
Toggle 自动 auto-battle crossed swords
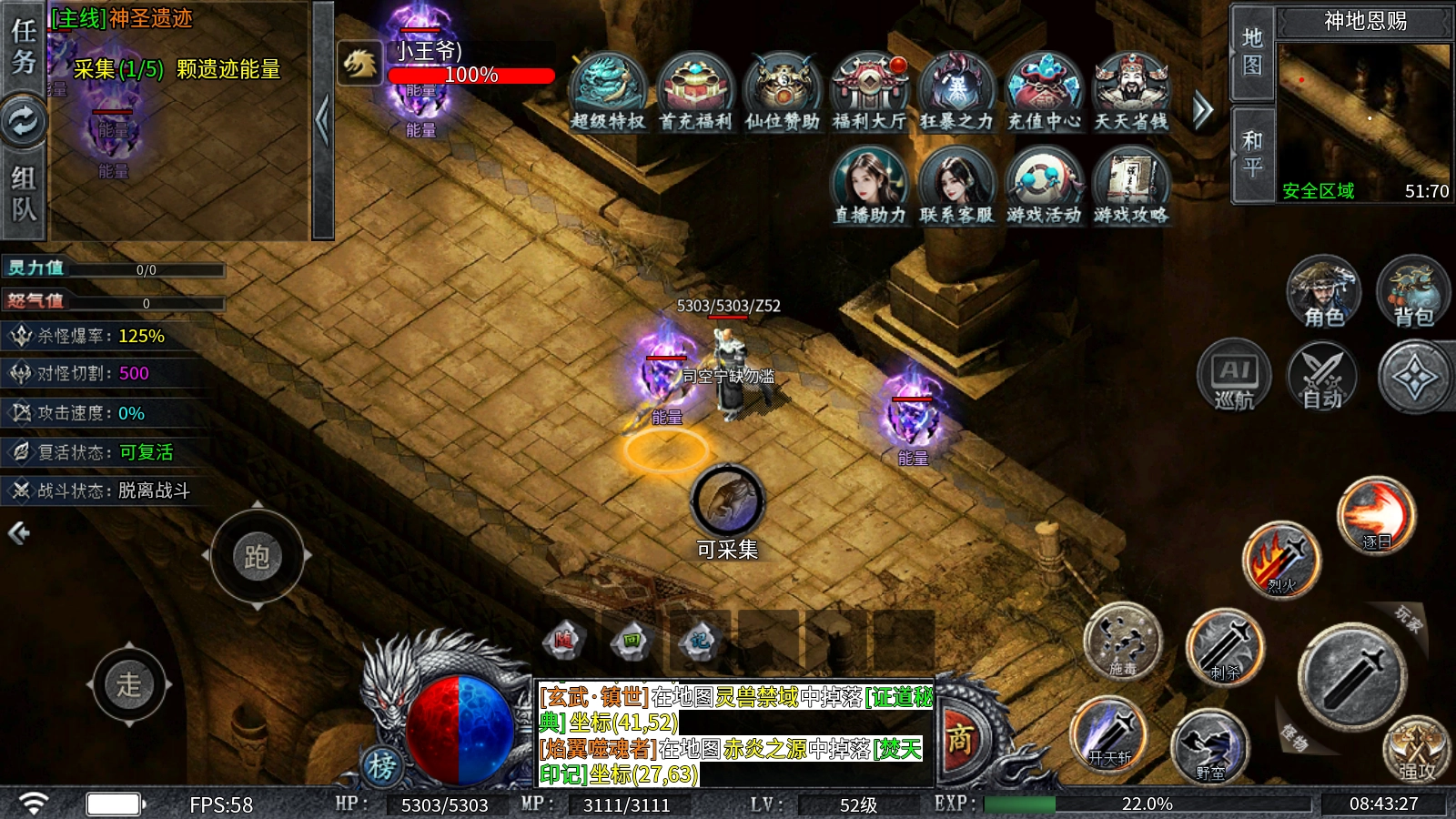[x=1322, y=376]
